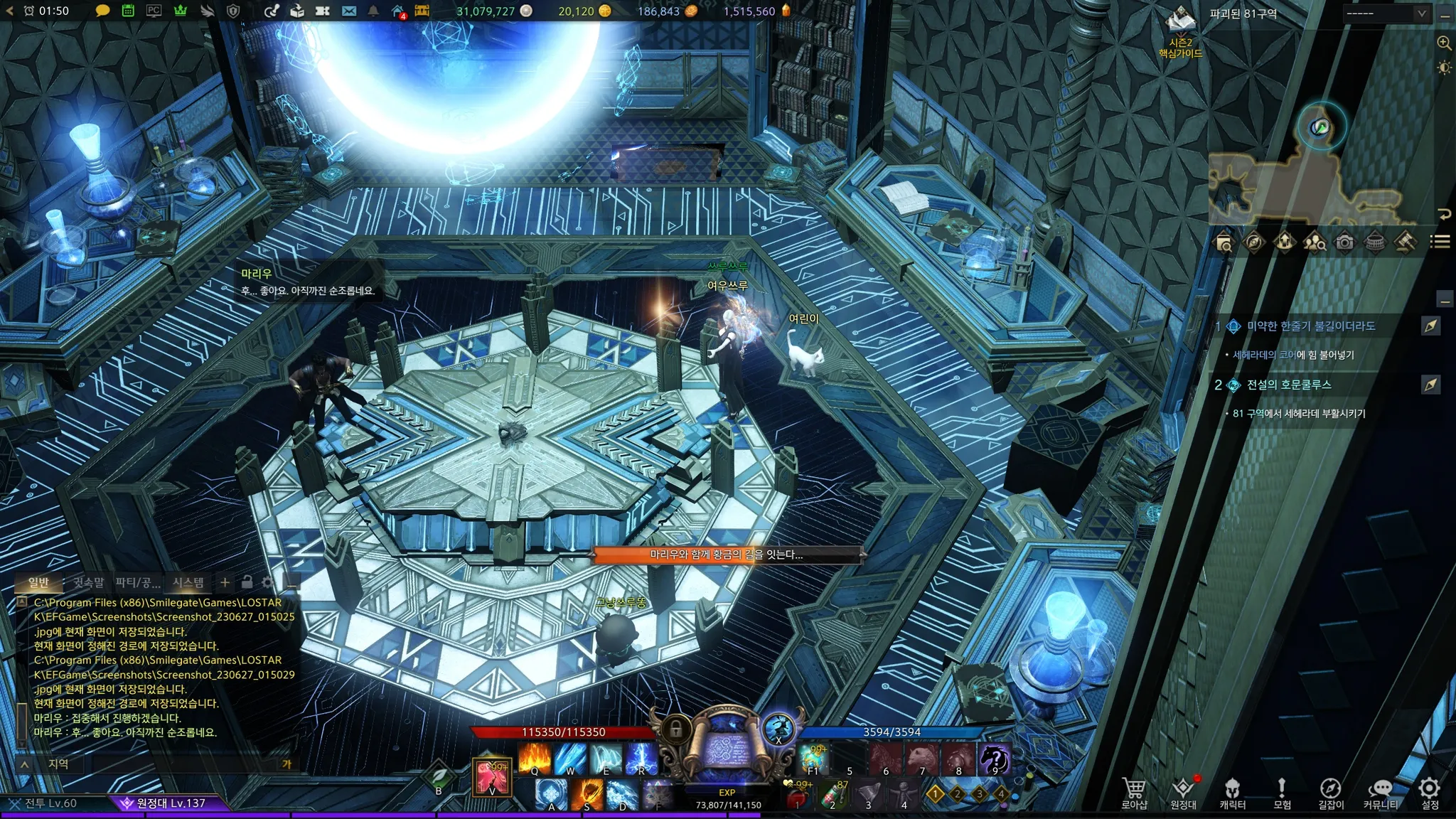1456x819 pixels.
Task: Activate the fire skill on Q
Action: (535, 758)
